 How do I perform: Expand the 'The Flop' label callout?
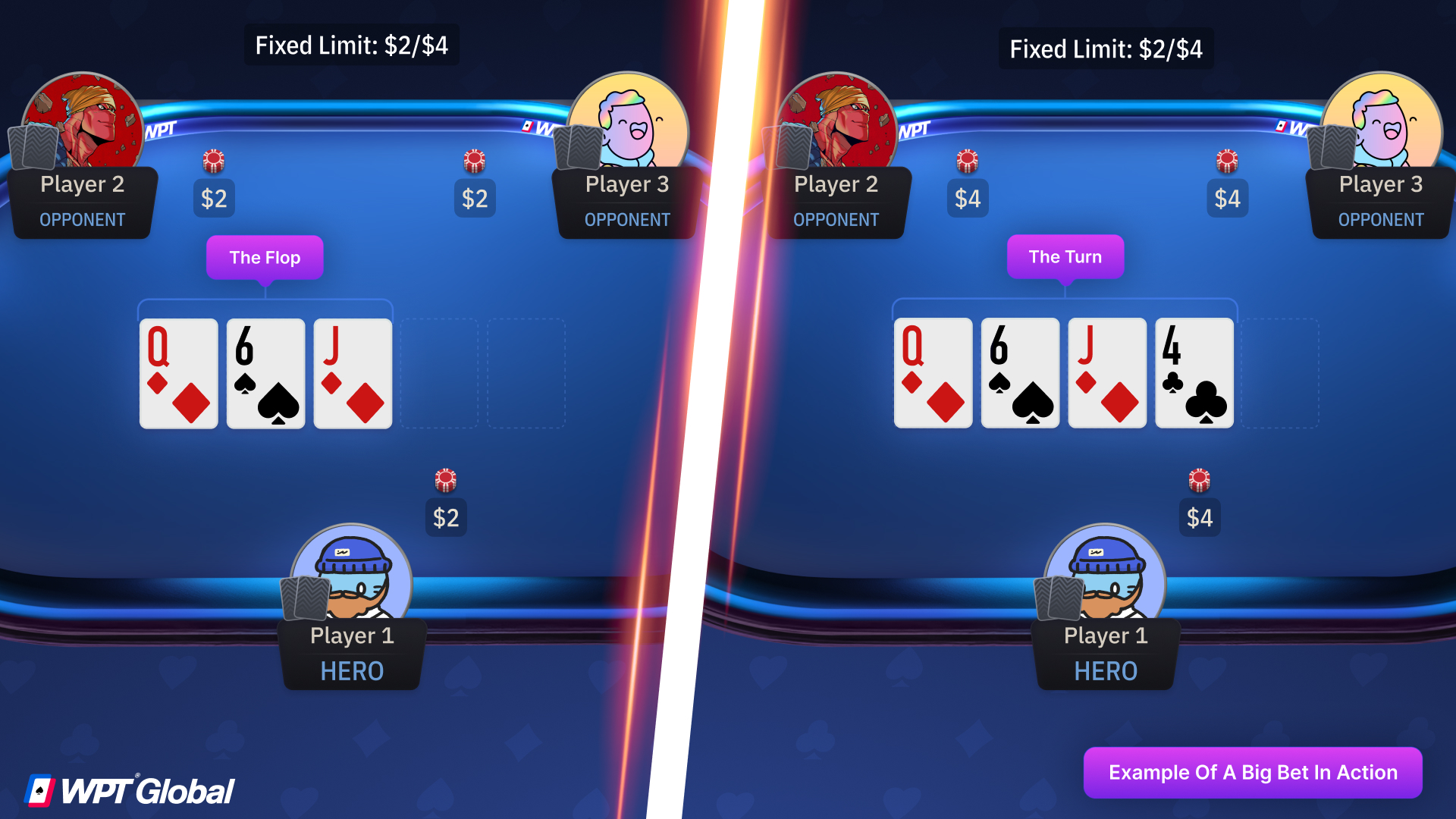(264, 257)
